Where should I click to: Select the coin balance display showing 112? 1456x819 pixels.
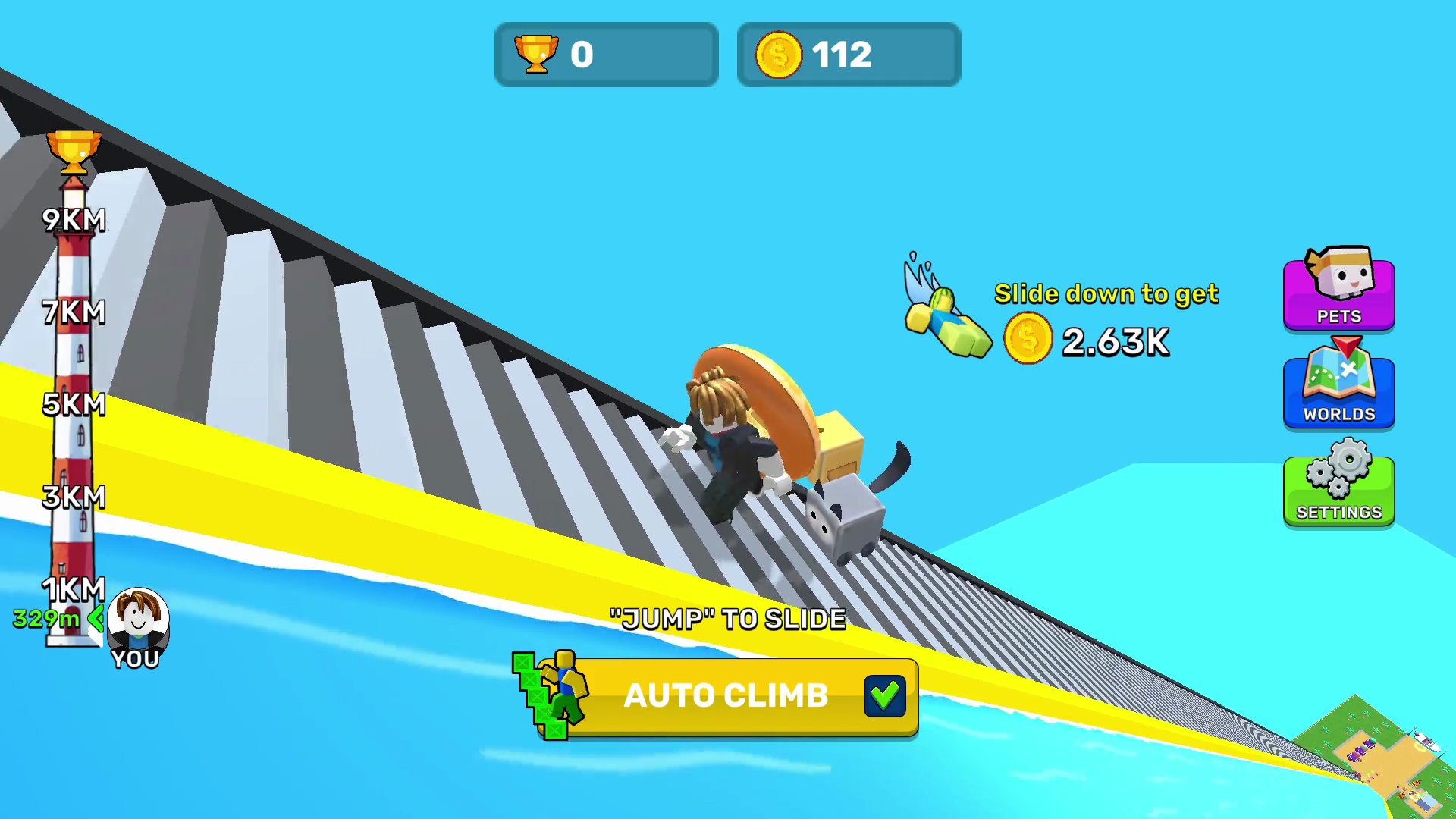[847, 53]
